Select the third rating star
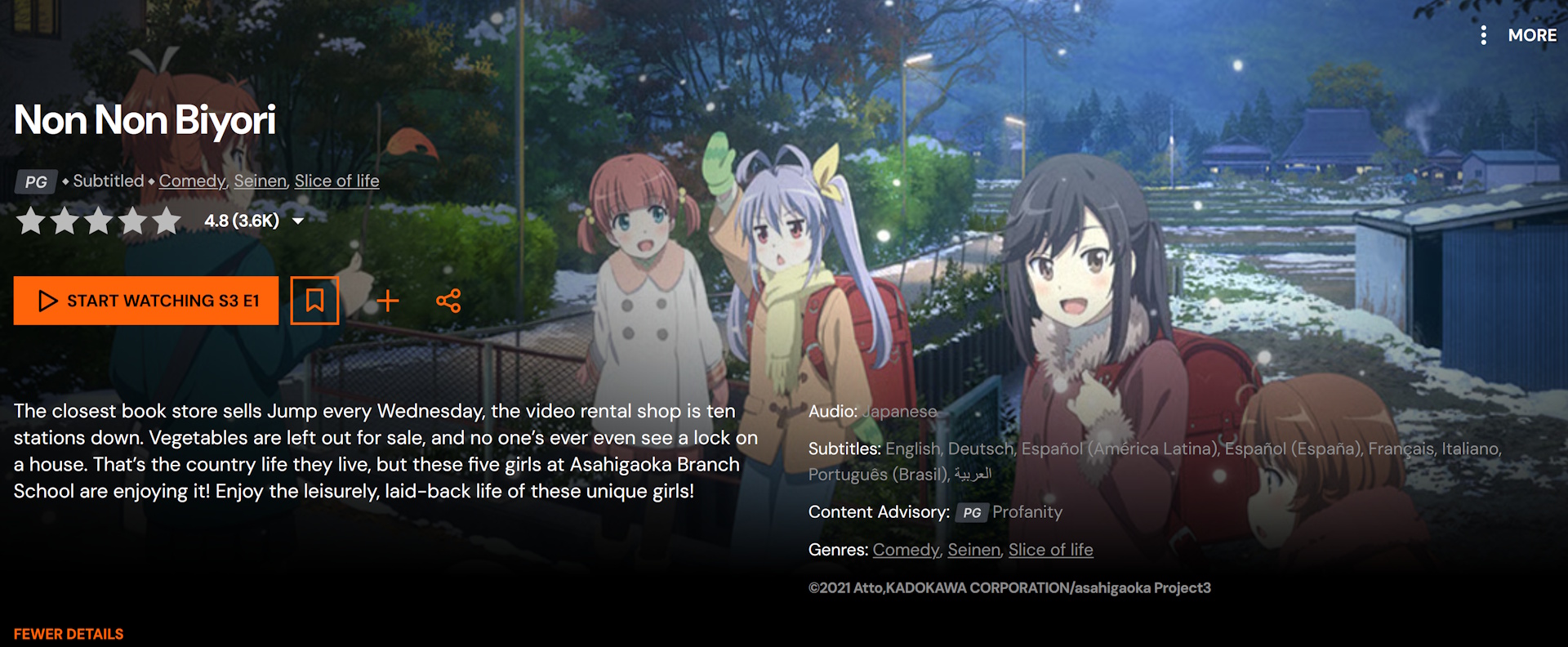 (x=98, y=220)
